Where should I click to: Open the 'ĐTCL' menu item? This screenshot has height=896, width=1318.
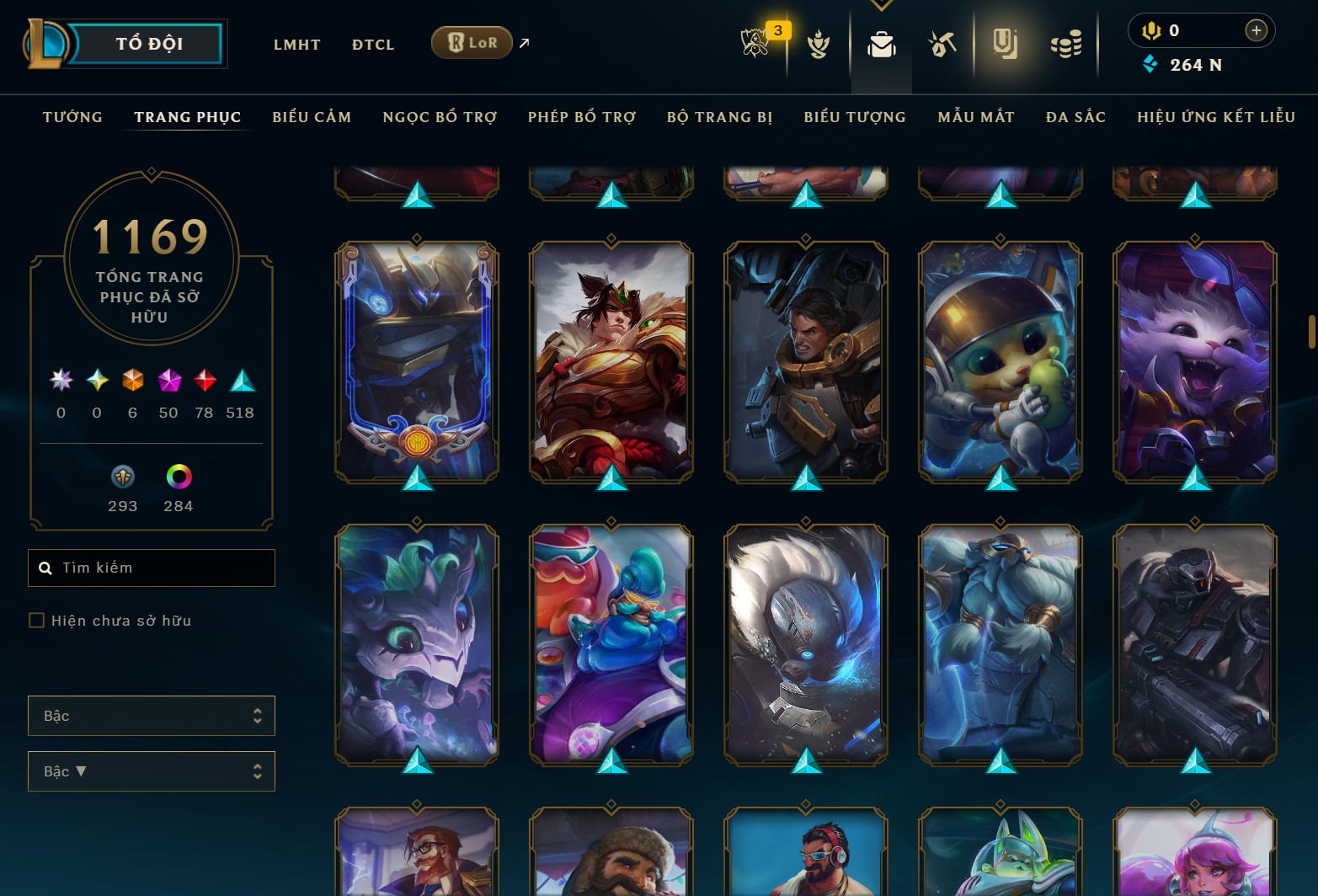[372, 45]
